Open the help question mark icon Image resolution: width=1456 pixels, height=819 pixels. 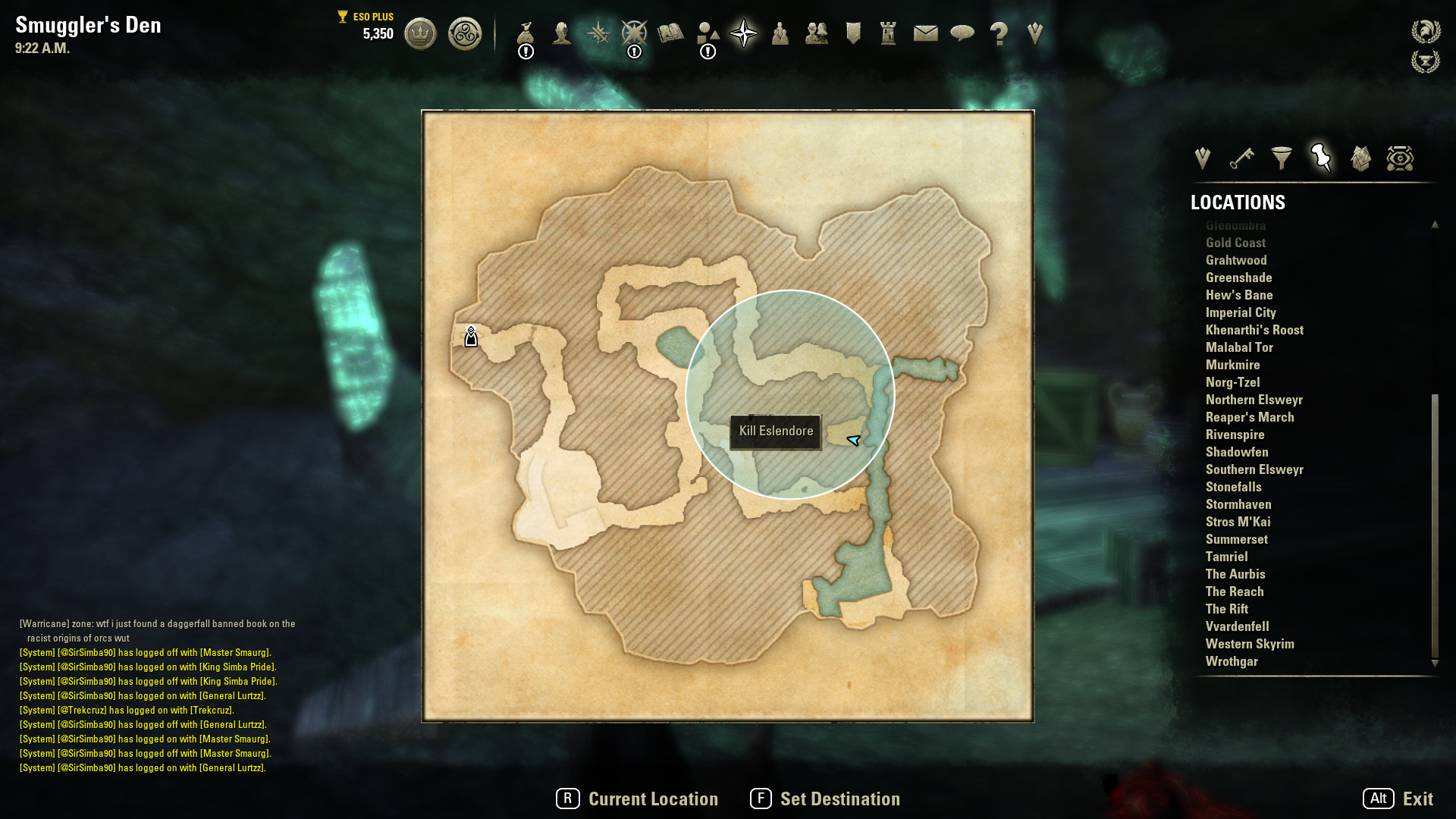click(999, 33)
